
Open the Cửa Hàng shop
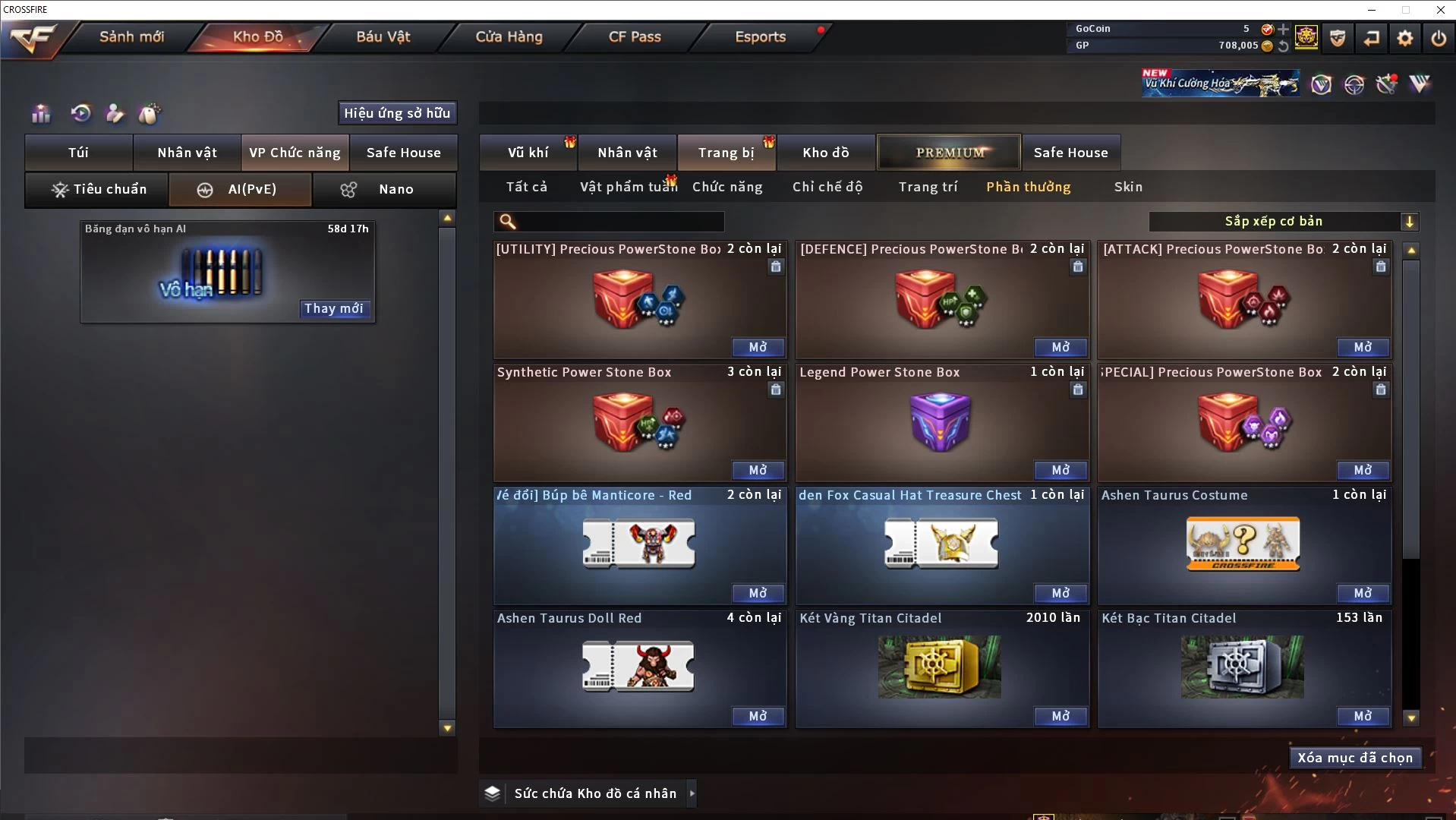(x=509, y=36)
